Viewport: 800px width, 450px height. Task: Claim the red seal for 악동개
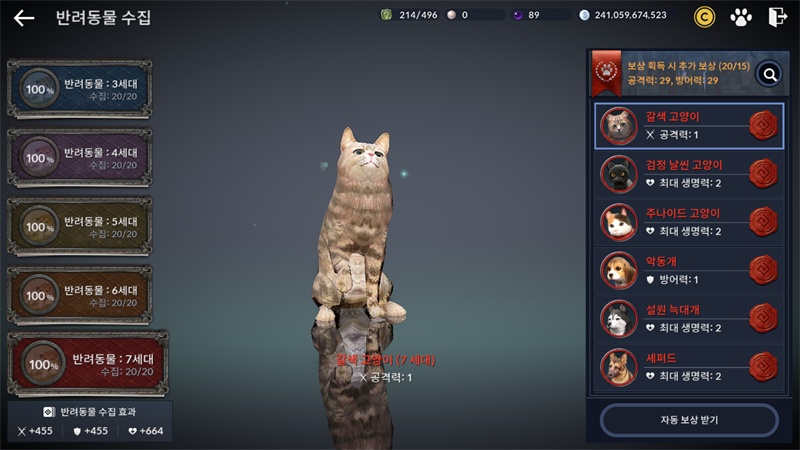click(763, 270)
